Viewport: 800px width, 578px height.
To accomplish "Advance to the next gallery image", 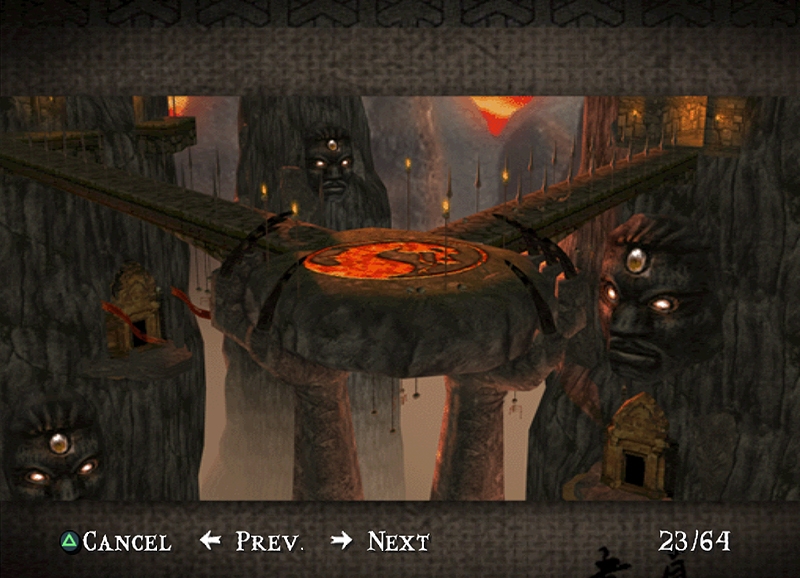I will (381, 542).
